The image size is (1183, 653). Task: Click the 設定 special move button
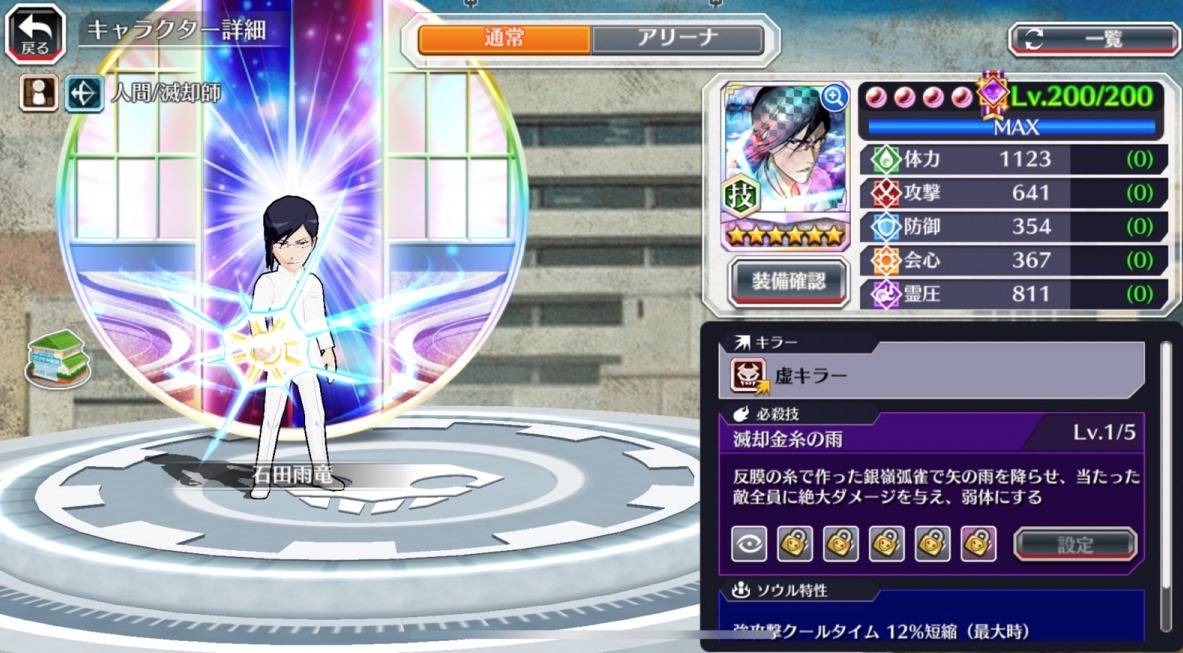[1075, 544]
